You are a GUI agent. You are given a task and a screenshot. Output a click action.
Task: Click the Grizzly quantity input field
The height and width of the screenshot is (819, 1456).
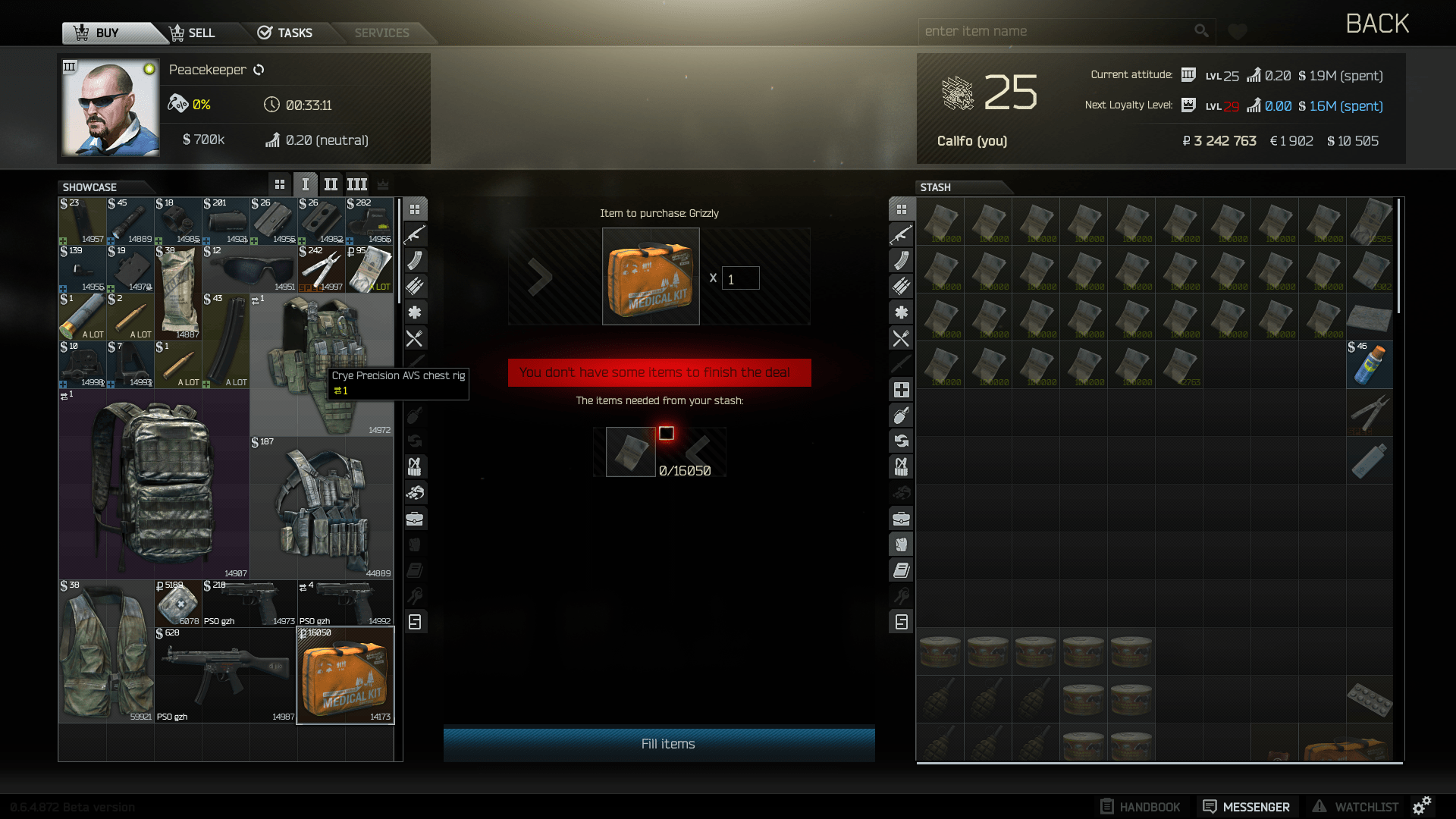(739, 278)
